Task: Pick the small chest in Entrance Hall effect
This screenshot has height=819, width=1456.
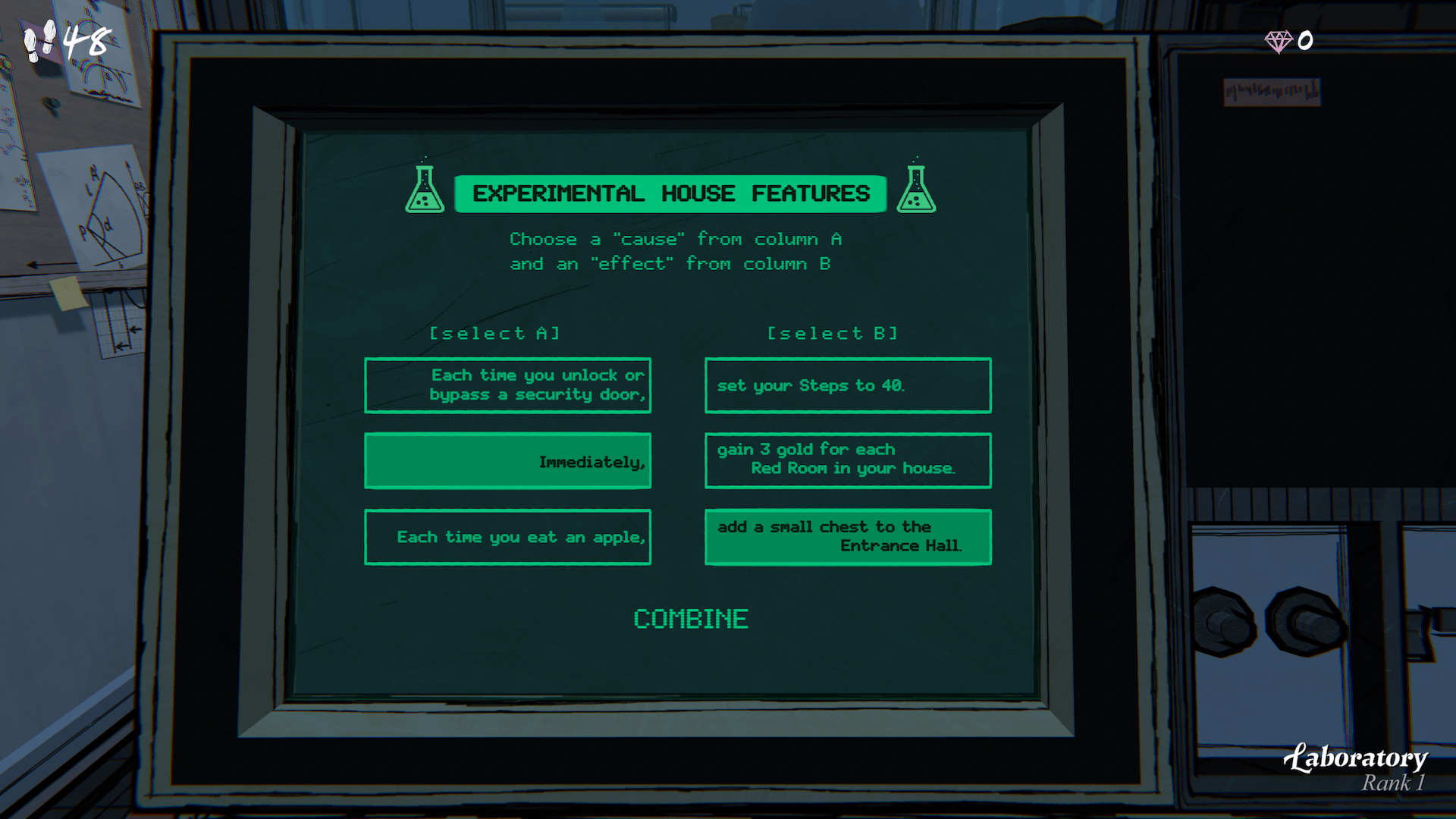Action: [847, 537]
